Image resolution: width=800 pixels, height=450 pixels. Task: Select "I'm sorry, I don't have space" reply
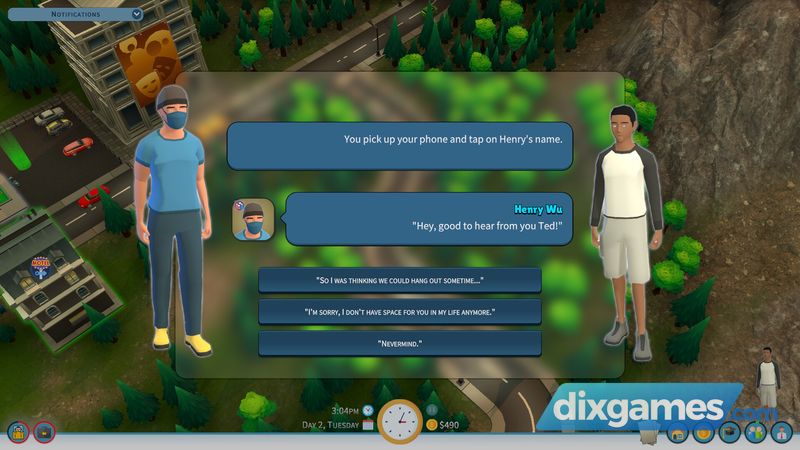pyautogui.click(x=400, y=312)
